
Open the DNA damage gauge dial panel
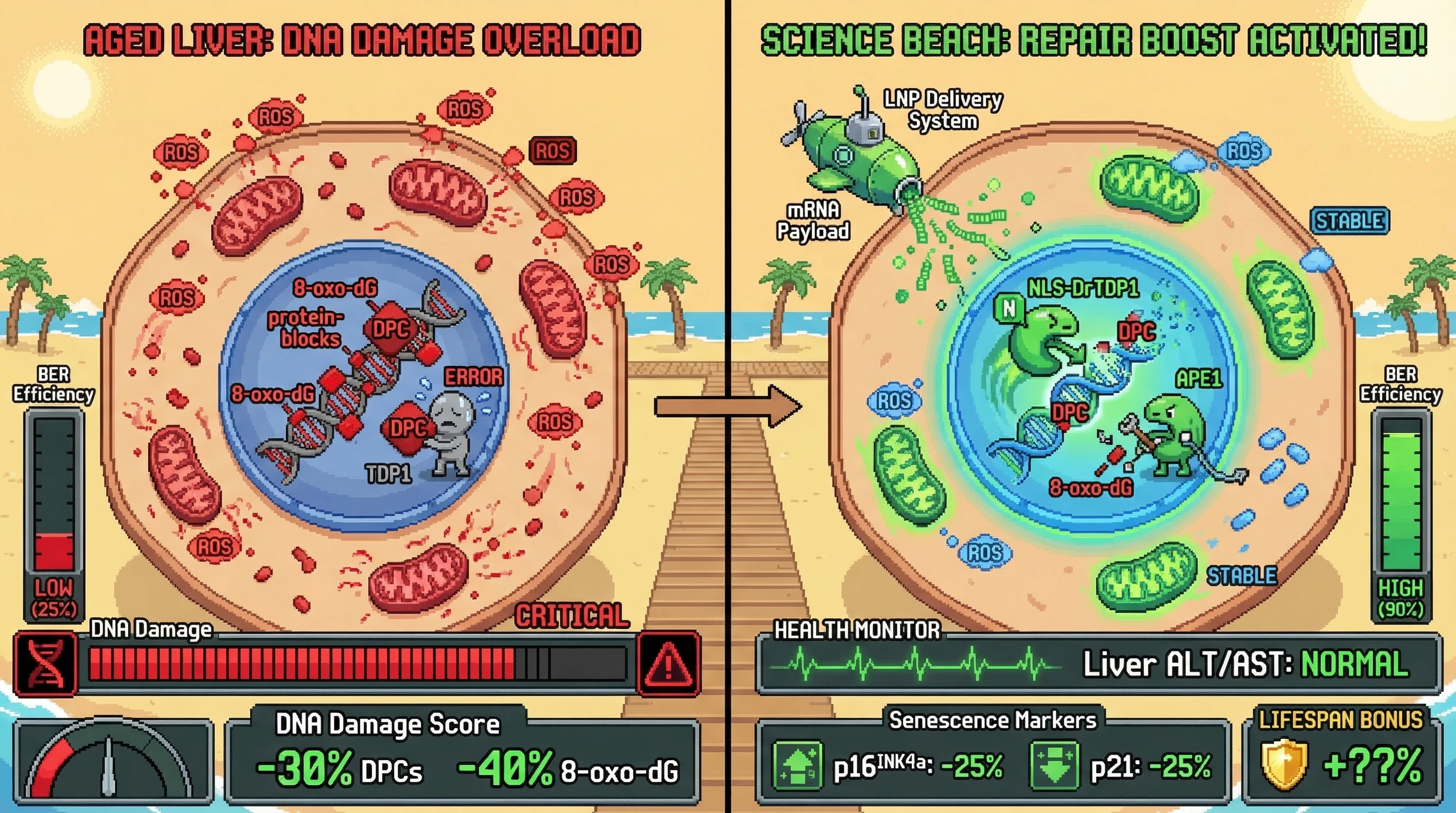[113, 761]
